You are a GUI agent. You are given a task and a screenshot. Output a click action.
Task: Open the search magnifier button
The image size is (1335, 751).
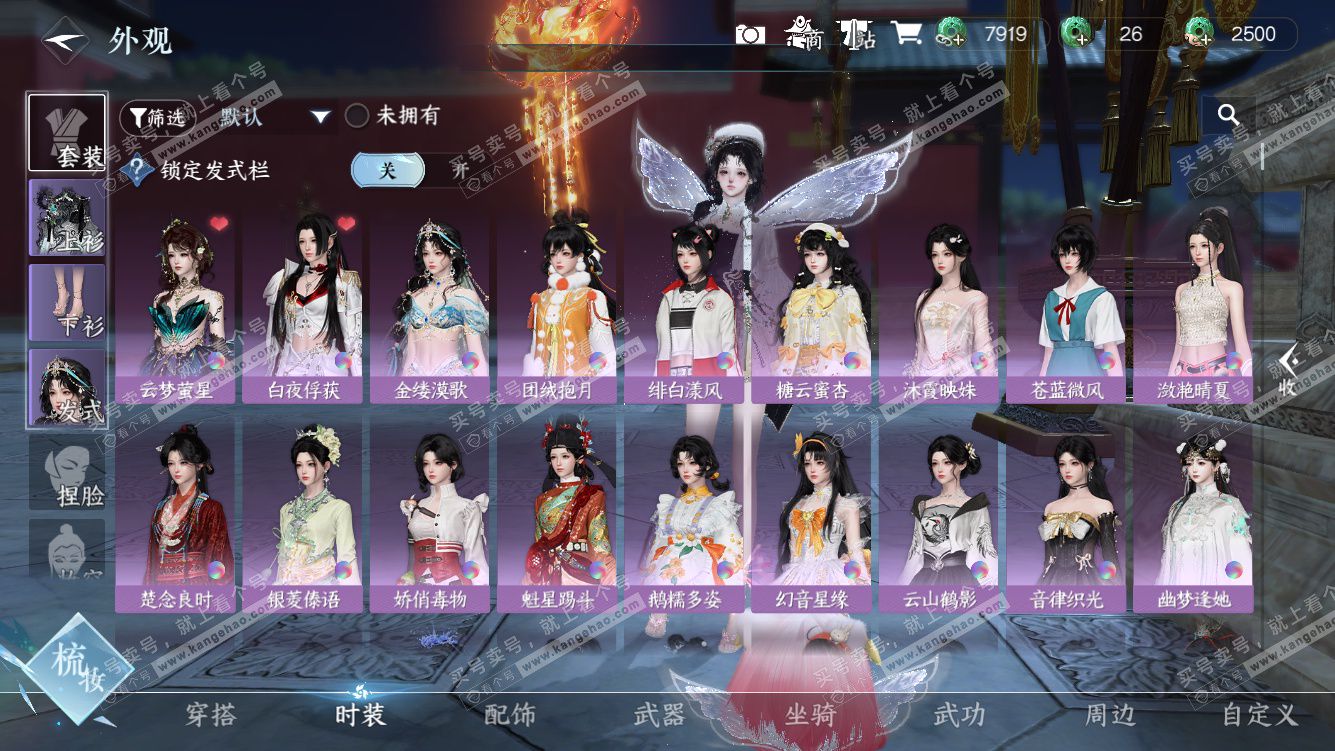(1229, 116)
